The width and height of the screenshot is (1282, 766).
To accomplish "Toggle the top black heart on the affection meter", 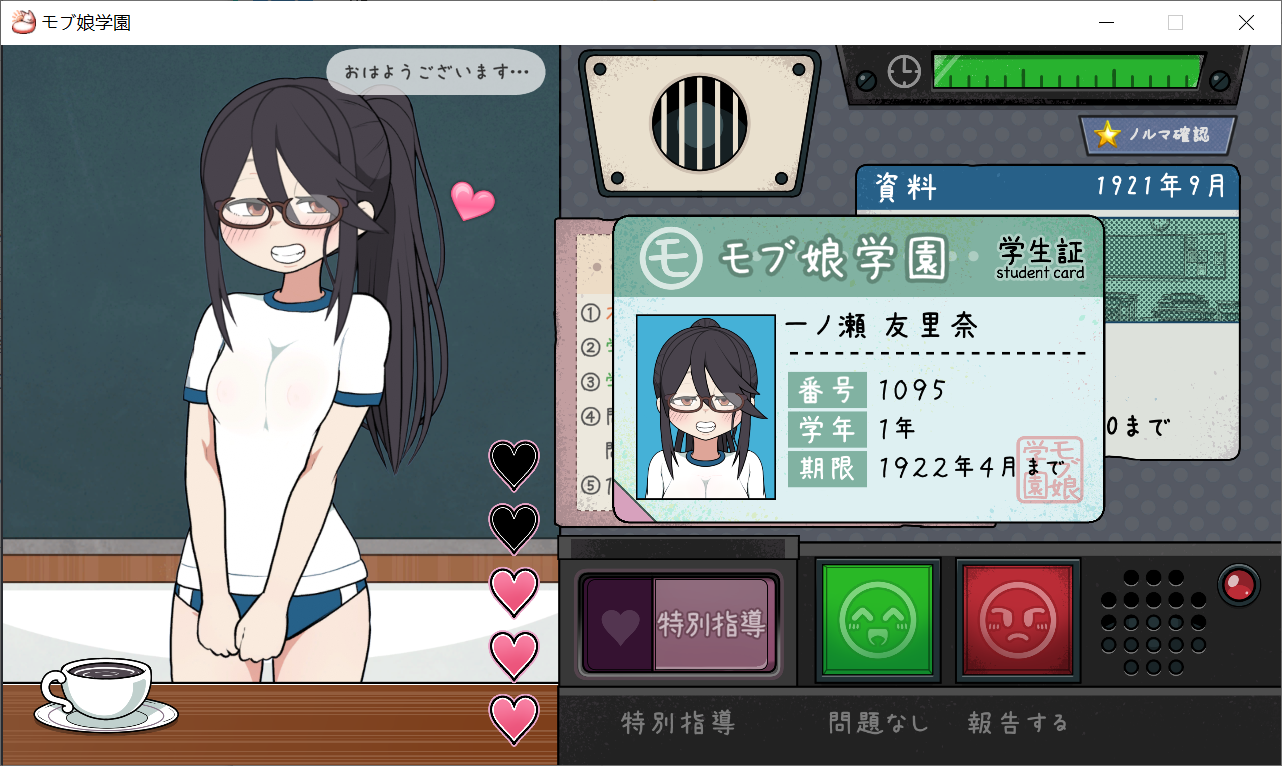I will point(514,466).
